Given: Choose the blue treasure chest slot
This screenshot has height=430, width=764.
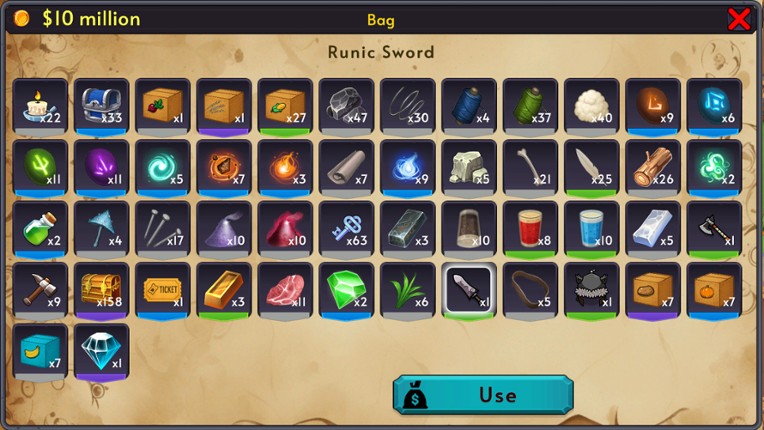Looking at the screenshot, I should click(101, 106).
